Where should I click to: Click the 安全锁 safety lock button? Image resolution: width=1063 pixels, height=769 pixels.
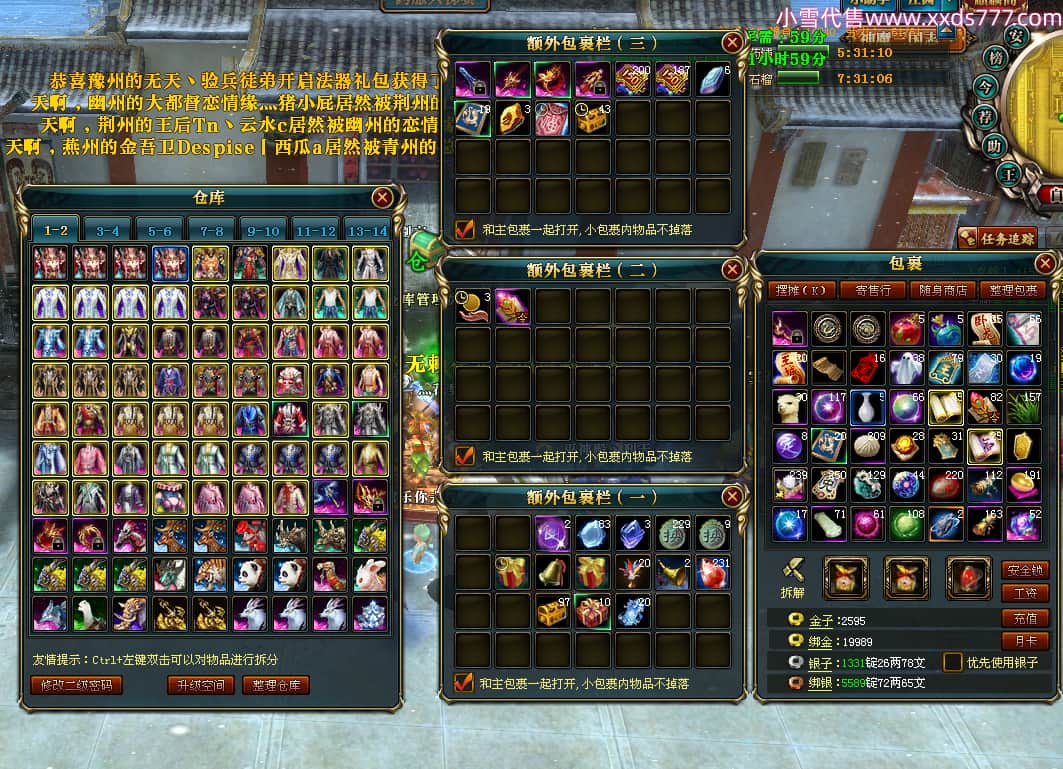(1025, 569)
